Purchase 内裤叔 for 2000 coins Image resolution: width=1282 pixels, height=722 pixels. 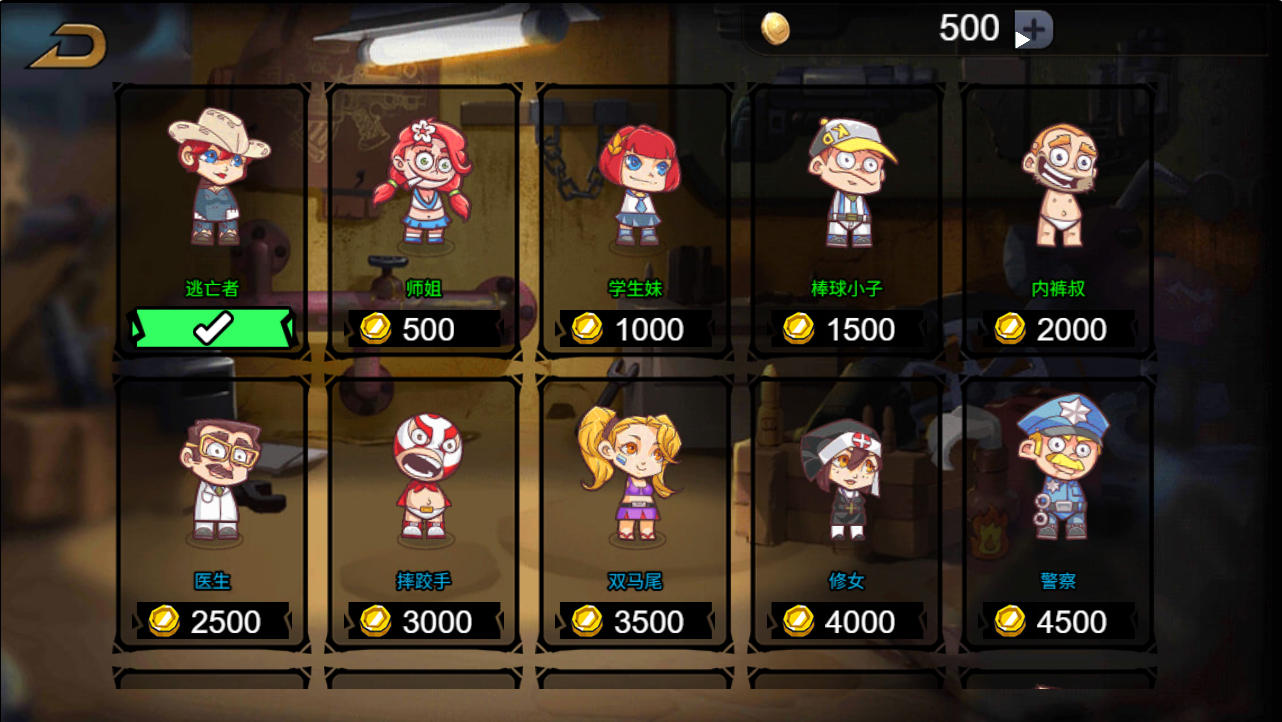[x=1058, y=329]
